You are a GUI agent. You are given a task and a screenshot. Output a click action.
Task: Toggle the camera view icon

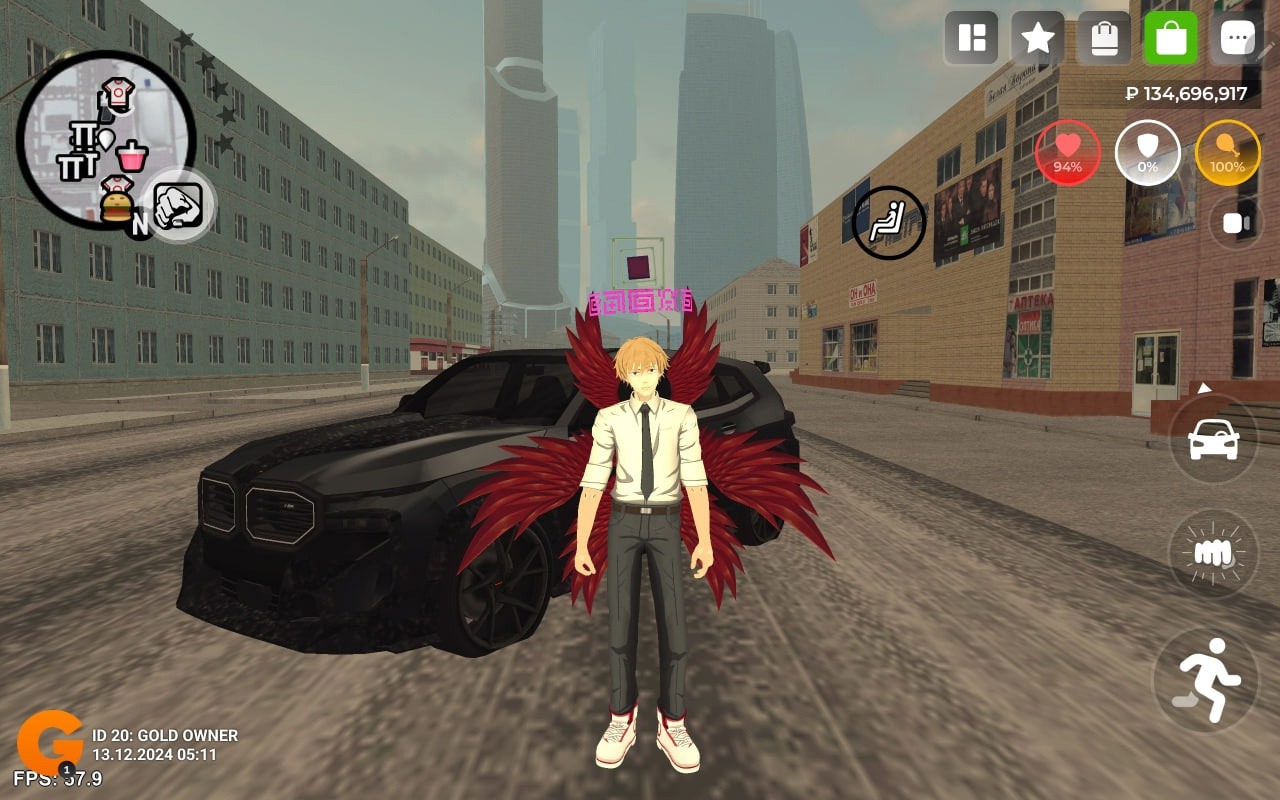pyautogui.click(x=1234, y=223)
